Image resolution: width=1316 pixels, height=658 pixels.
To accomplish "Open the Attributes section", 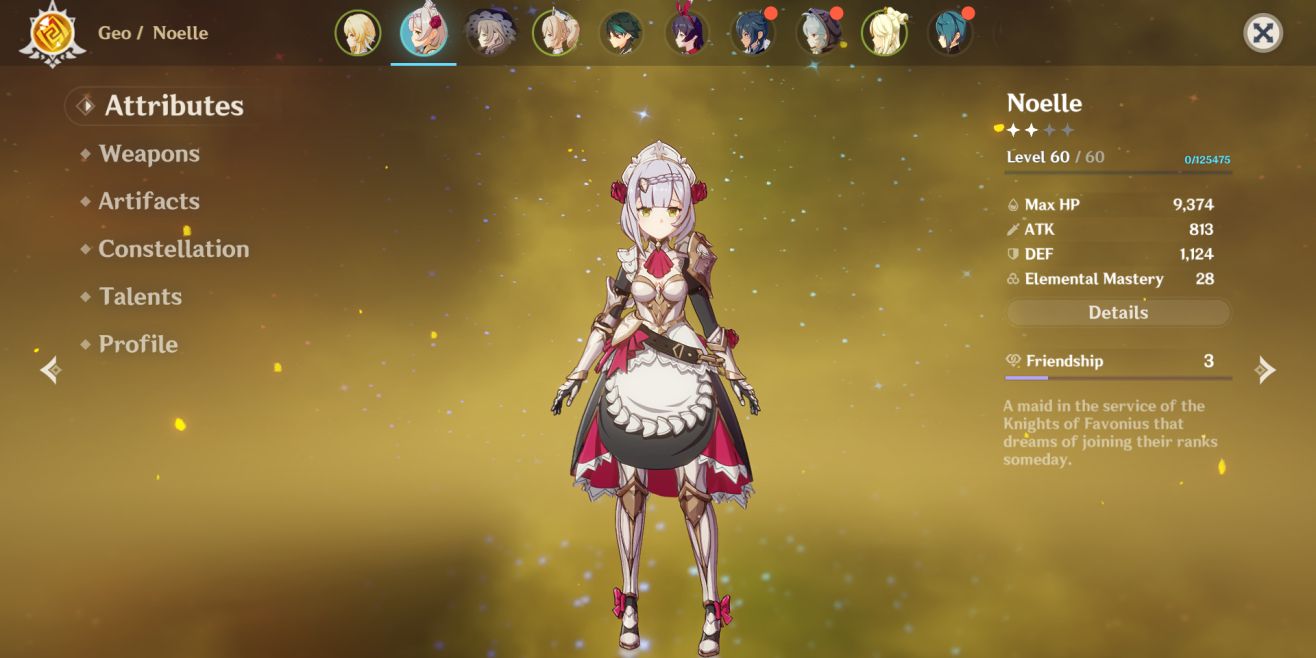I will tap(173, 106).
